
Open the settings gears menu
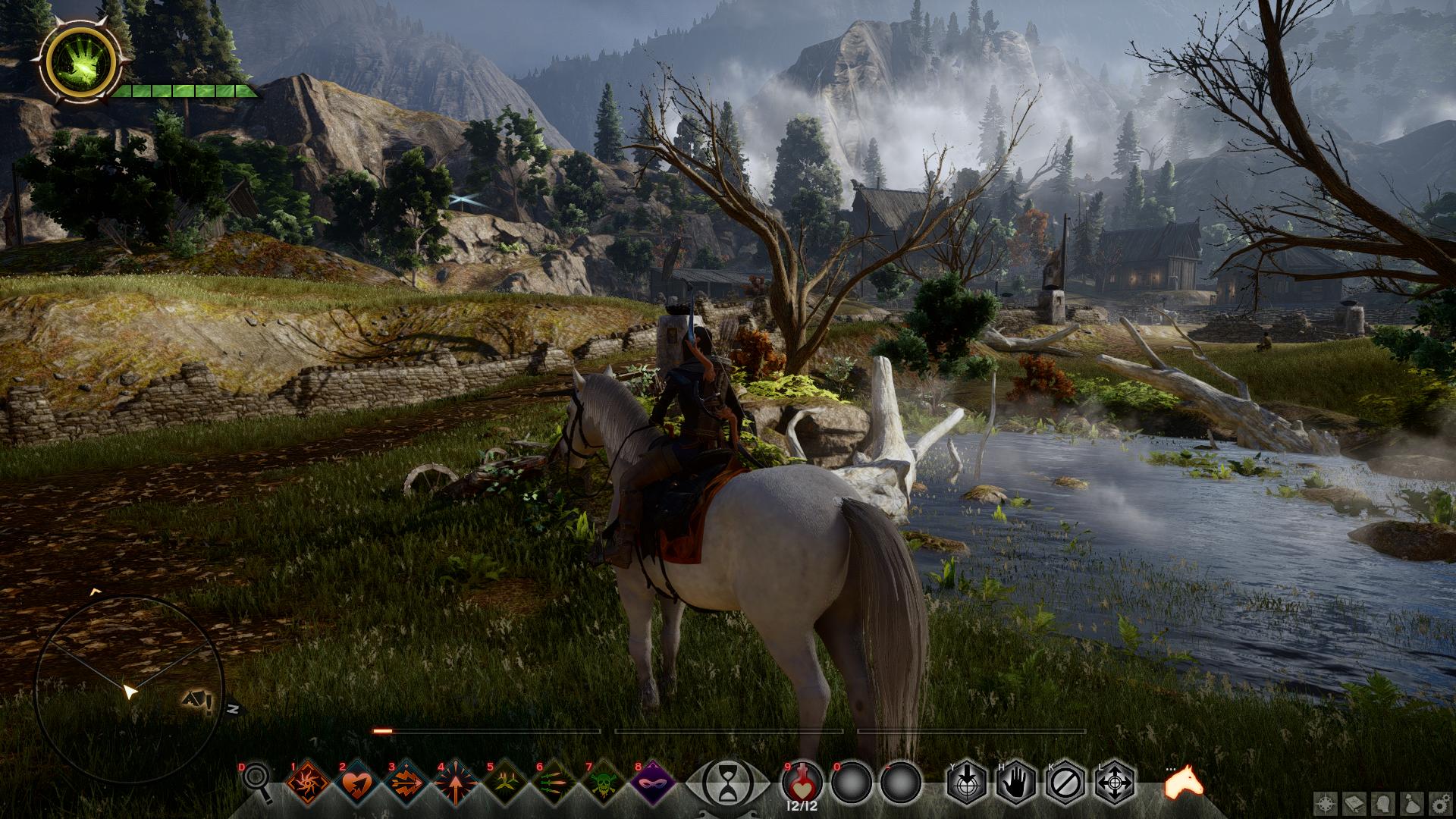tap(1442, 802)
